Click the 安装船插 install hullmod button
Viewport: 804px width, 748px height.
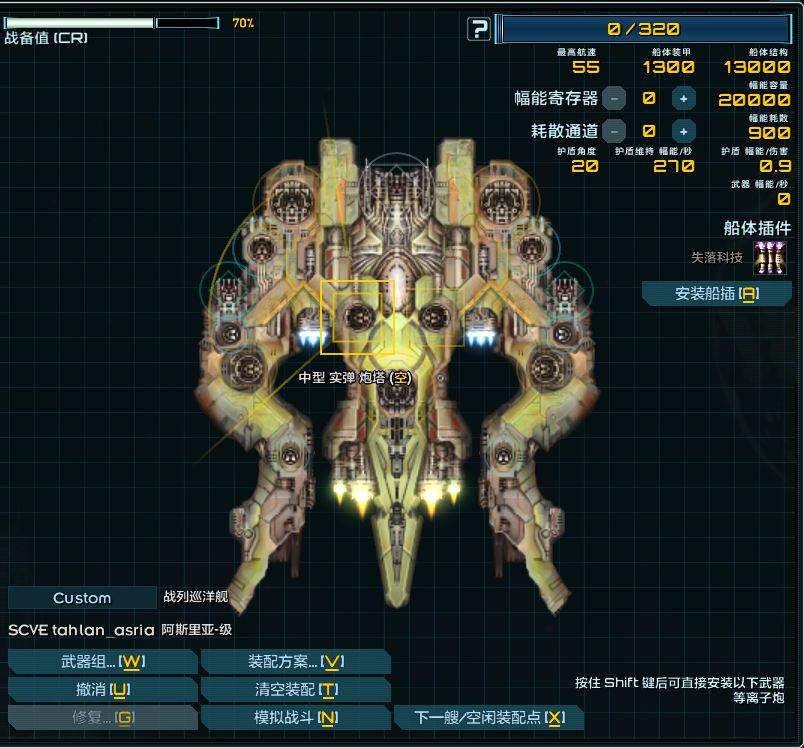tap(716, 293)
